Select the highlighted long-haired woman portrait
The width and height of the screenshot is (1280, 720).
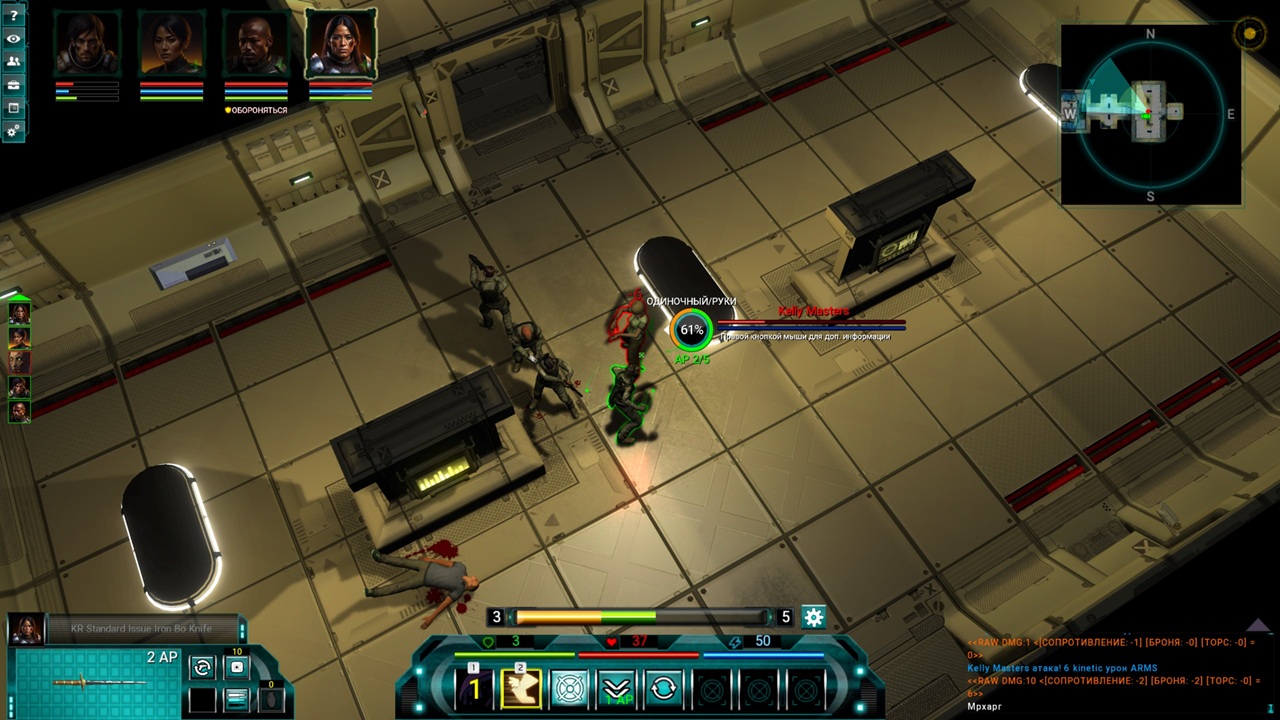tap(341, 44)
